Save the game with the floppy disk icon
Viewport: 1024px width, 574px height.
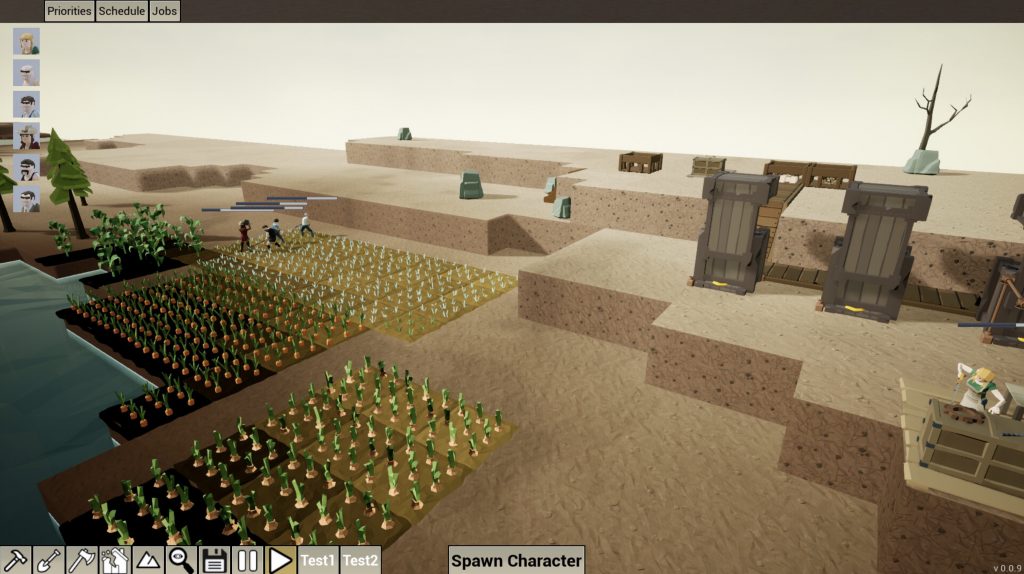coord(214,560)
